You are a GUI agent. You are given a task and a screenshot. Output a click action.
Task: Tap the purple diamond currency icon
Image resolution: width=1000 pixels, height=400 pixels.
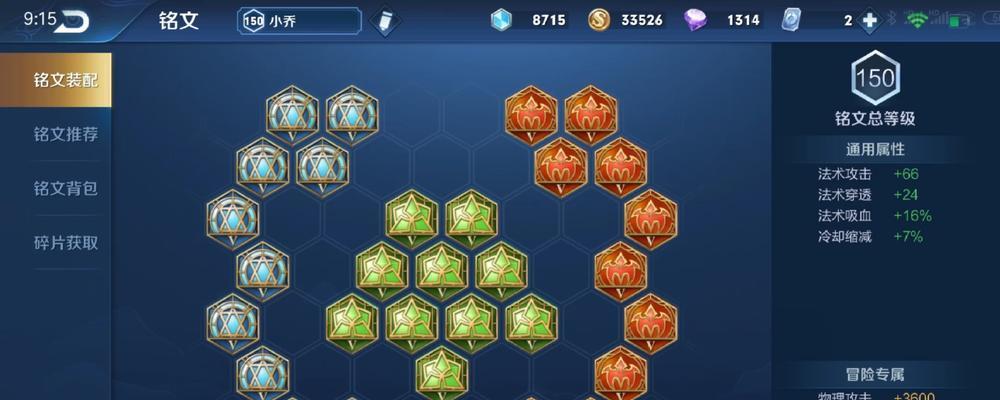[x=695, y=20]
